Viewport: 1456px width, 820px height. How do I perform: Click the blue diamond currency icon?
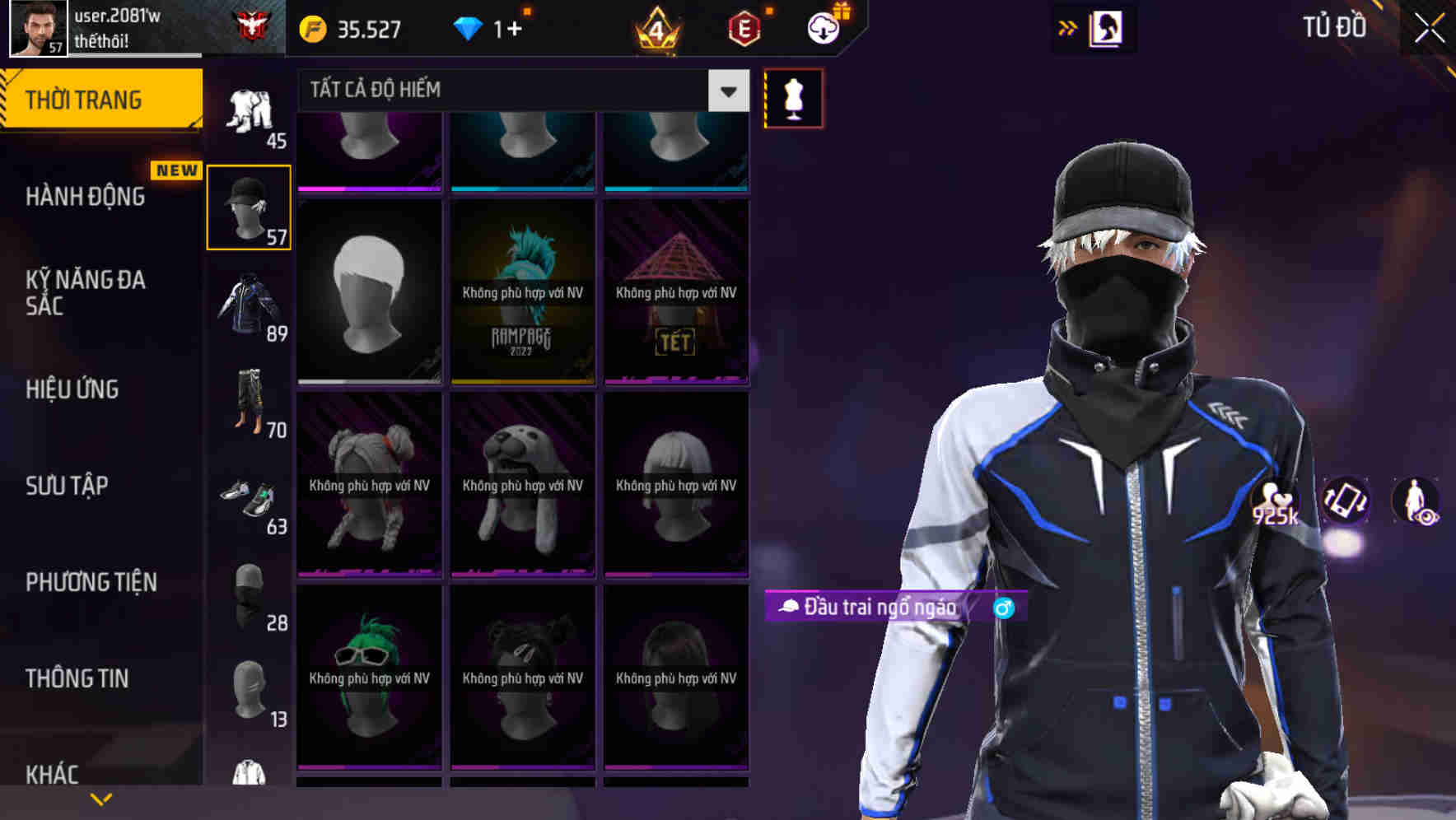click(x=468, y=27)
